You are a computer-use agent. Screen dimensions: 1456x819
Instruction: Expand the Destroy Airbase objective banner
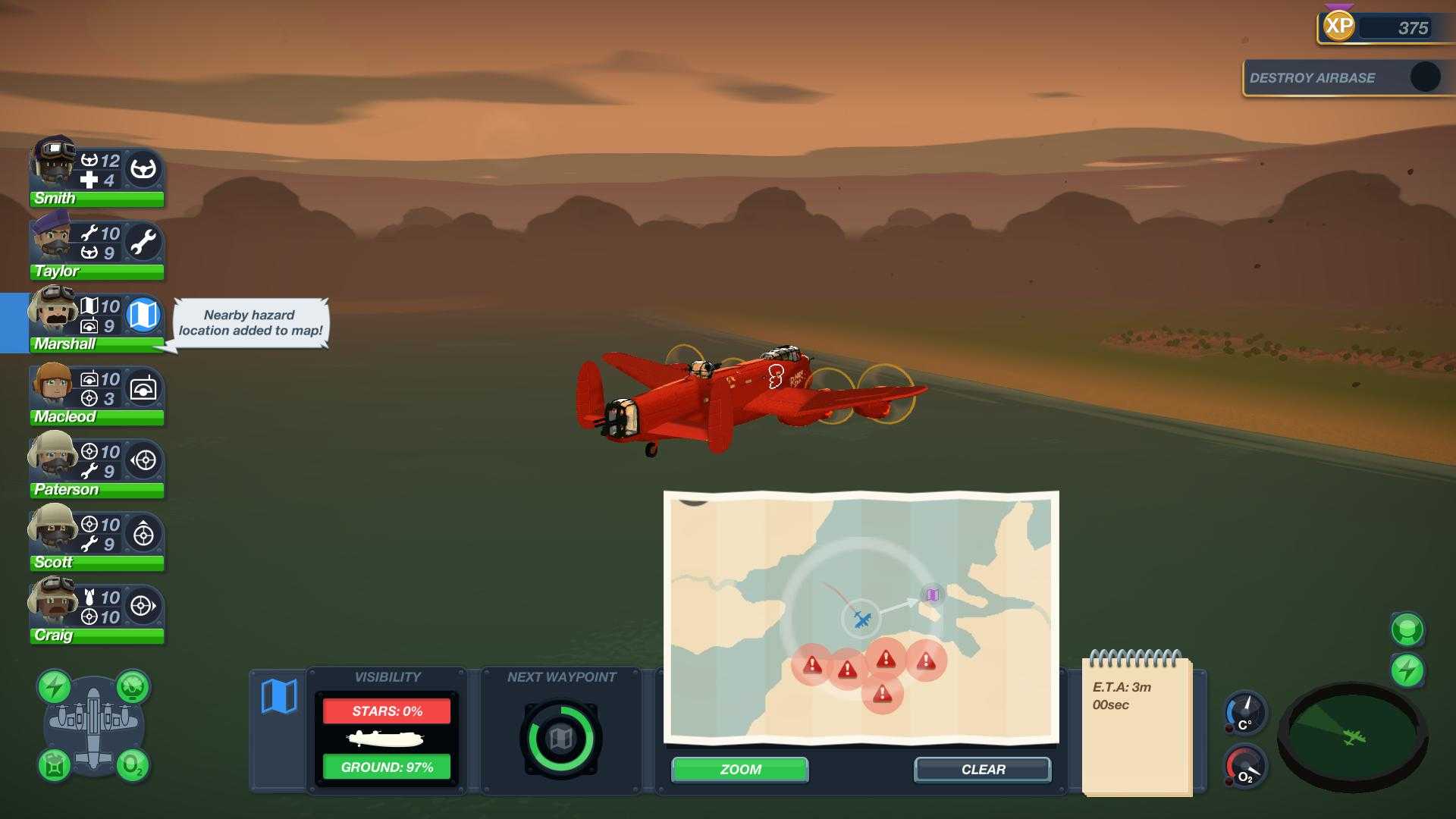point(1346,77)
